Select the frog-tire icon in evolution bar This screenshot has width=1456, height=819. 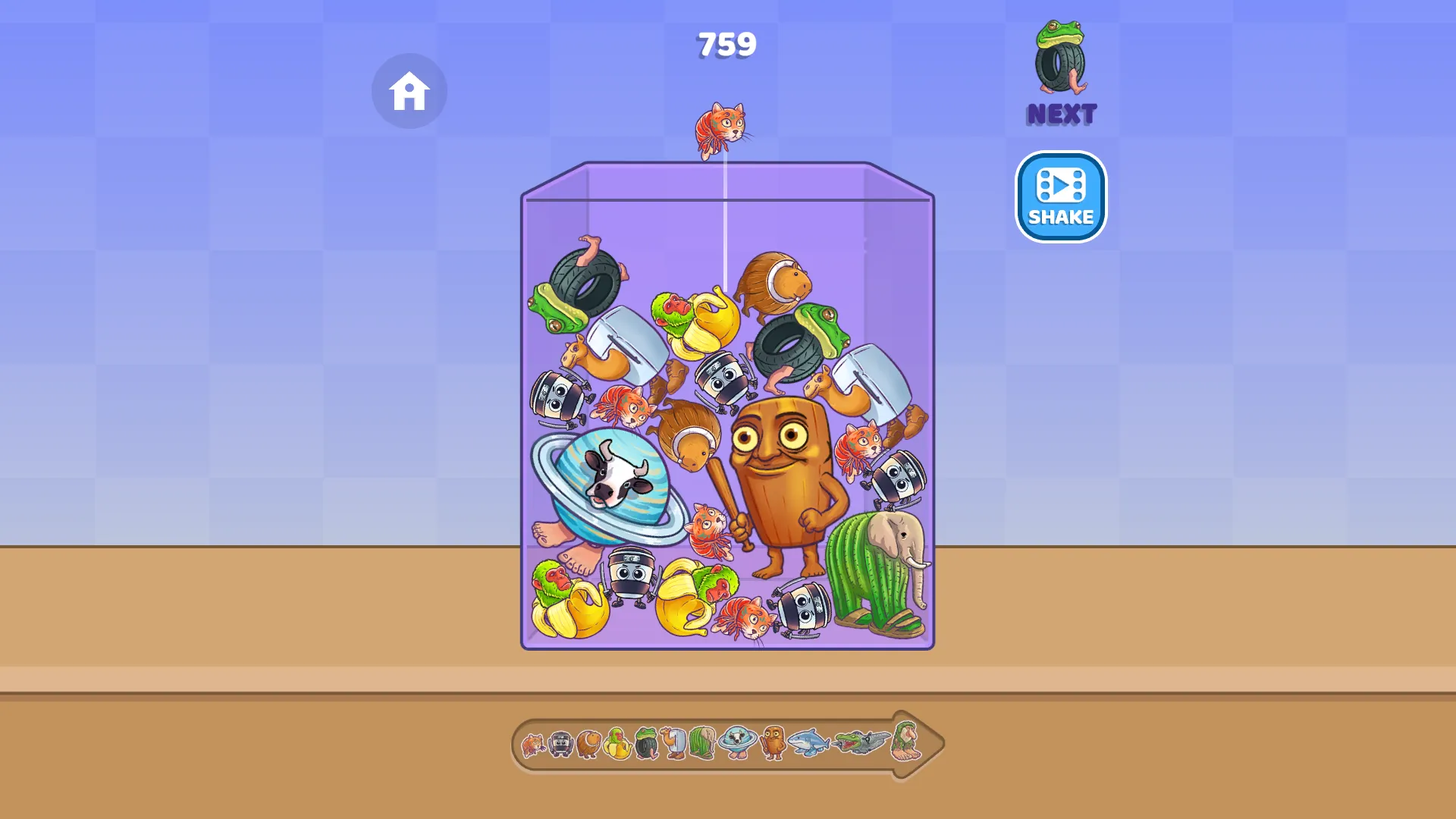(645, 743)
